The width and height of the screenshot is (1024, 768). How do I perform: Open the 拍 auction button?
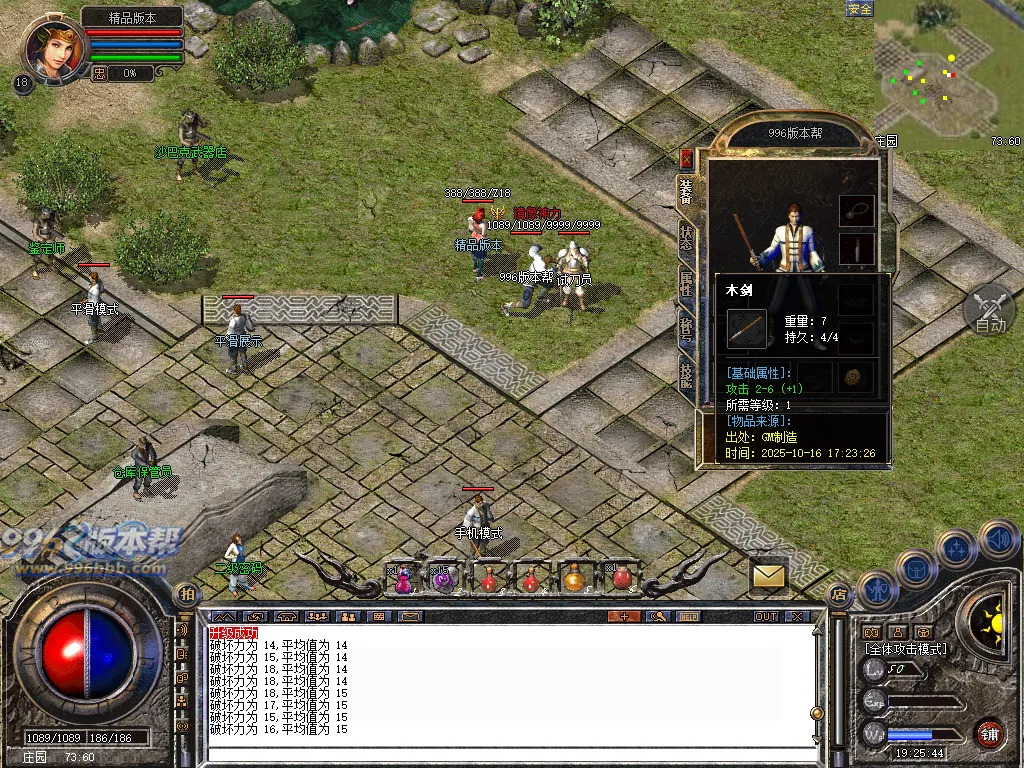186,593
